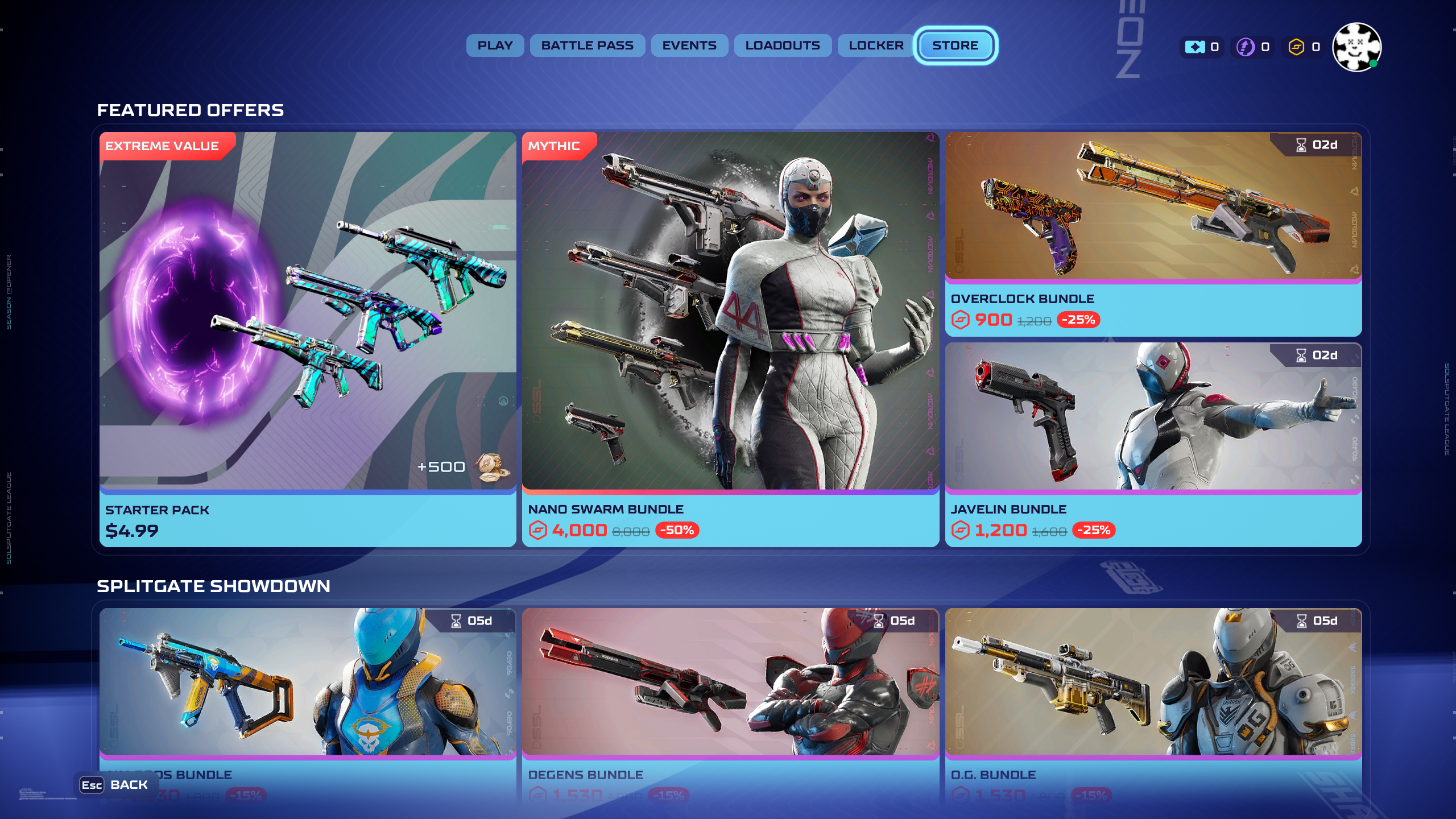Viewport: 1456px width, 819px height.
Task: Switch to the BATTLE PASS tab
Action: click(x=588, y=45)
